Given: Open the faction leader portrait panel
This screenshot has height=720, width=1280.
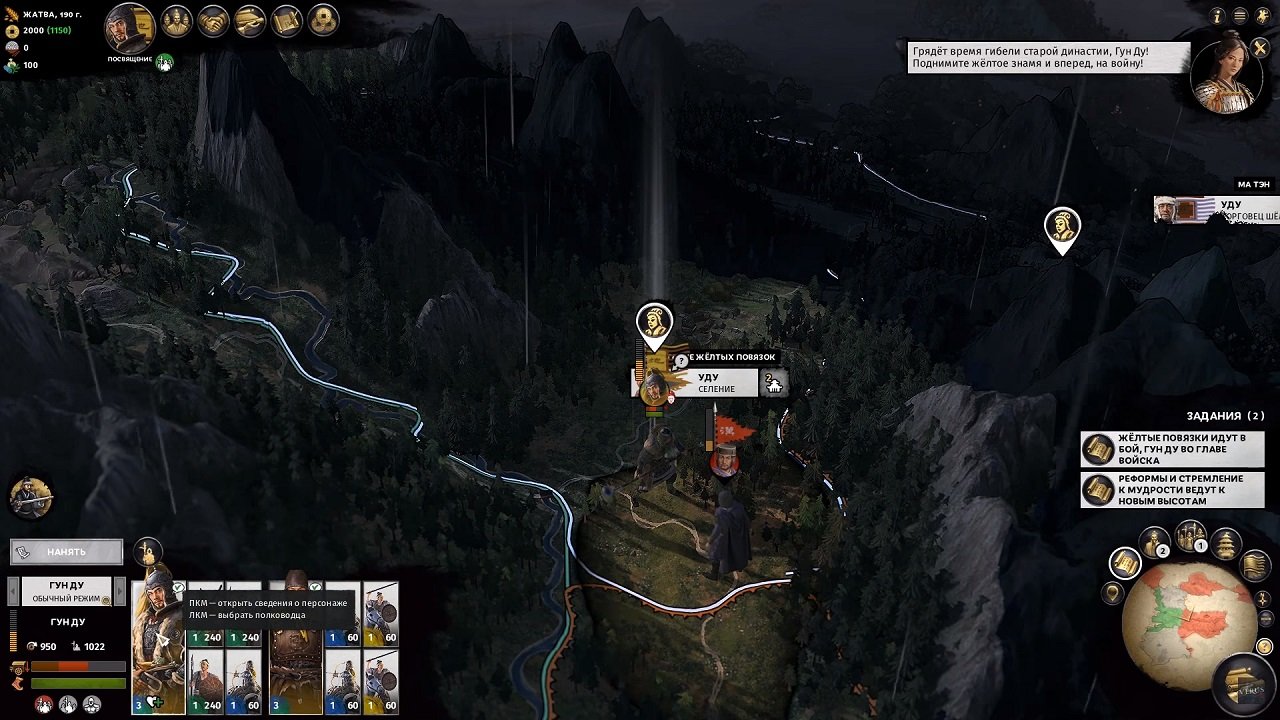Looking at the screenshot, I should (129, 28).
